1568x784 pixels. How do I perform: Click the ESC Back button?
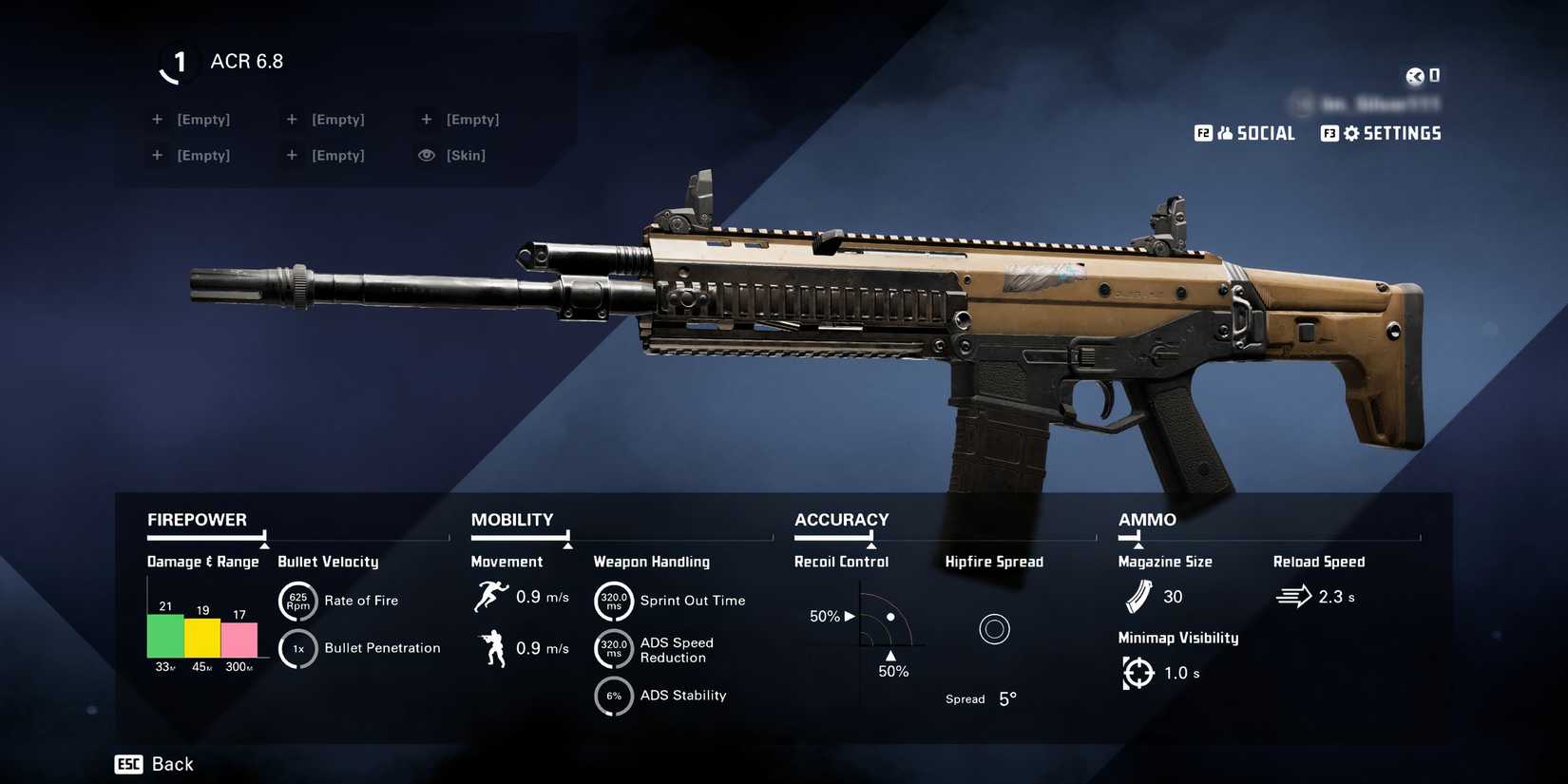154,763
